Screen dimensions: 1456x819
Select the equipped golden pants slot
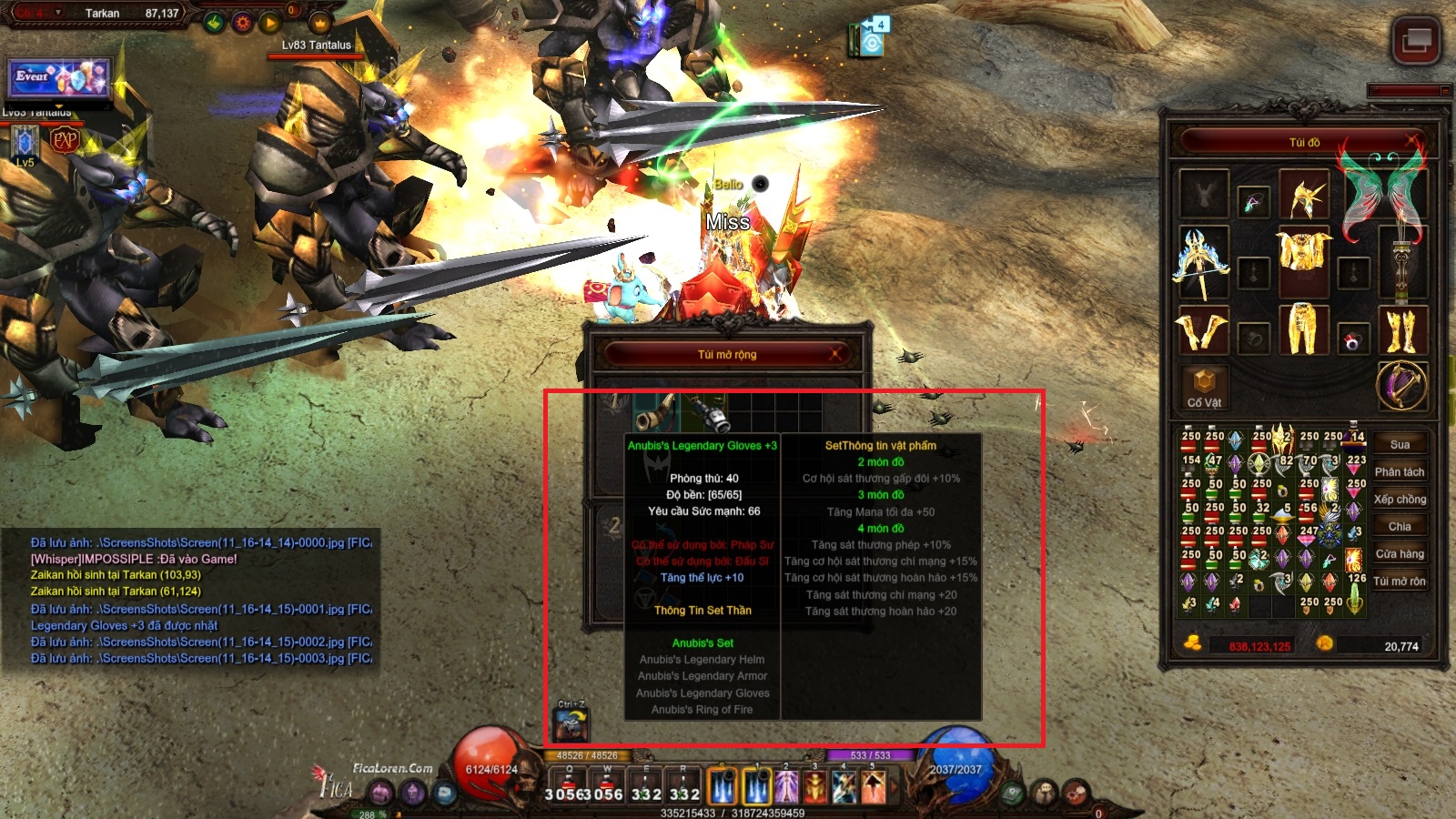click(1303, 329)
